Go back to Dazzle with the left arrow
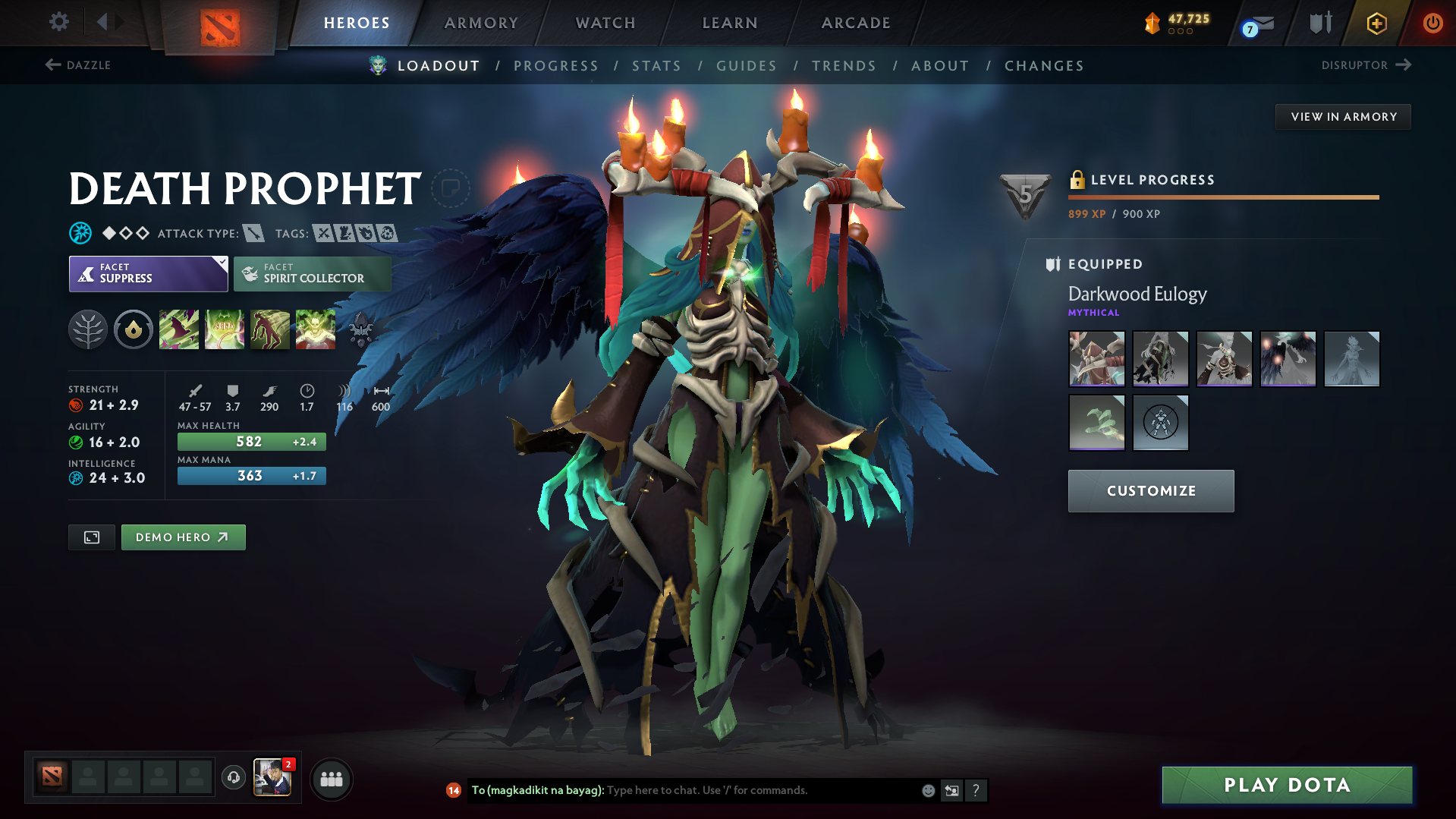Screen dimensions: 1456x819 click(x=52, y=65)
